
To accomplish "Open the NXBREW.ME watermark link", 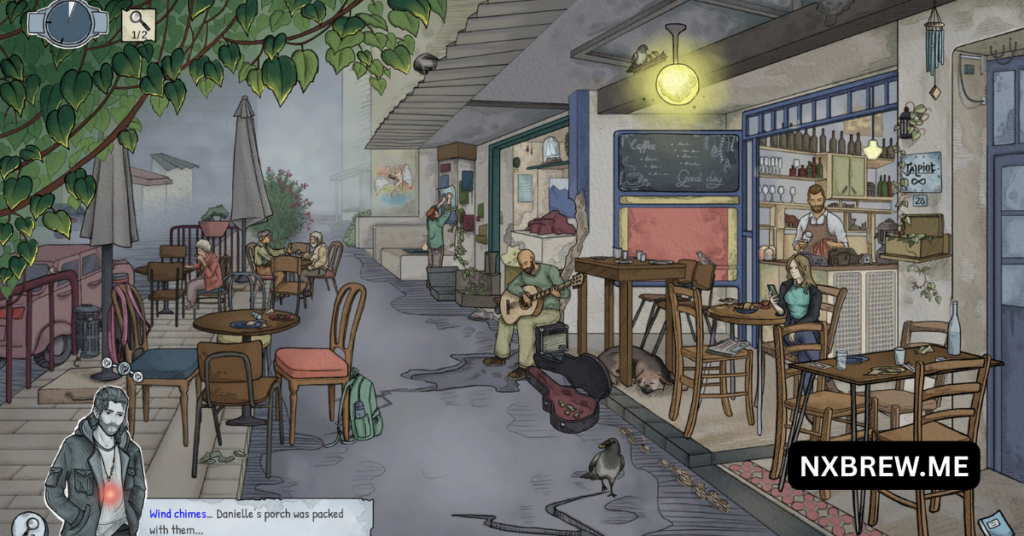I will point(883,465).
